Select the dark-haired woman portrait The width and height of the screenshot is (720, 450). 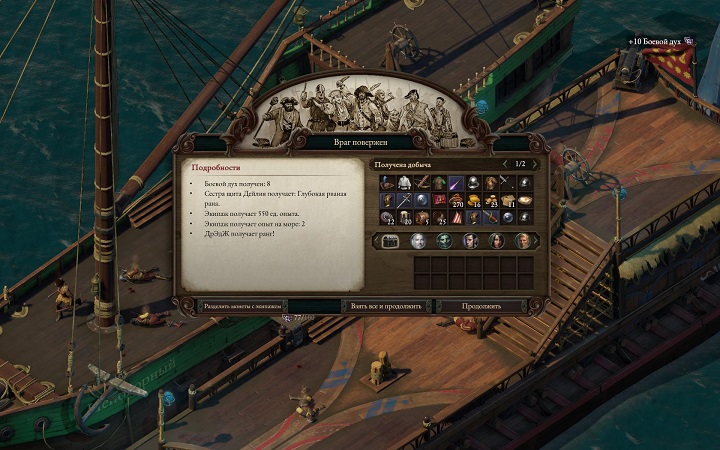496,241
